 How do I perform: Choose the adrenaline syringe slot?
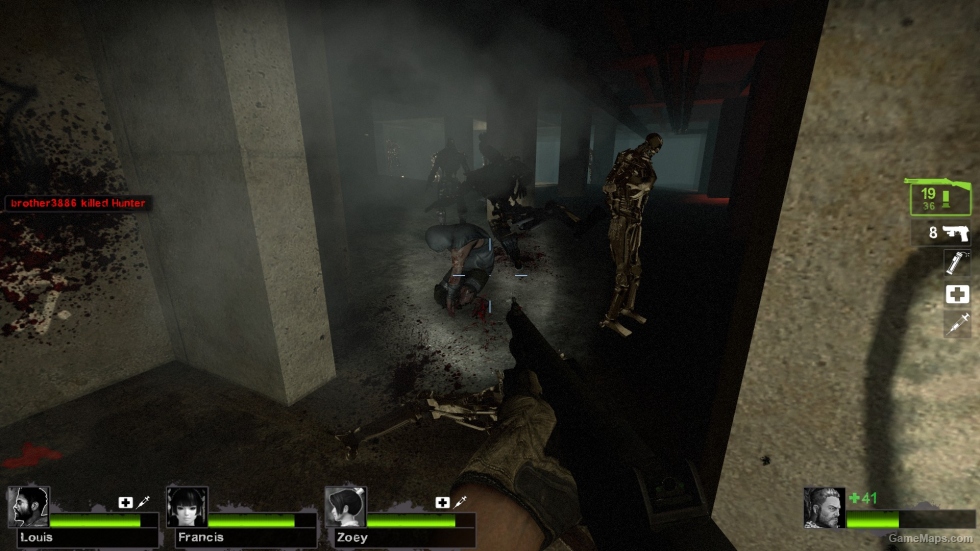957,324
